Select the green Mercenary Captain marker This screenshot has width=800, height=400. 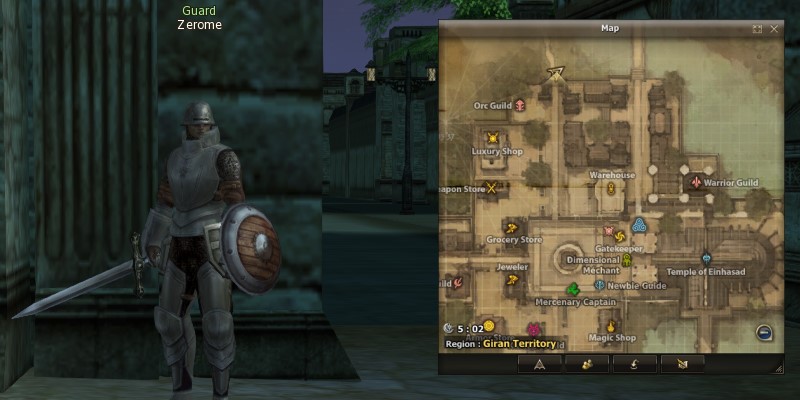coord(573,291)
